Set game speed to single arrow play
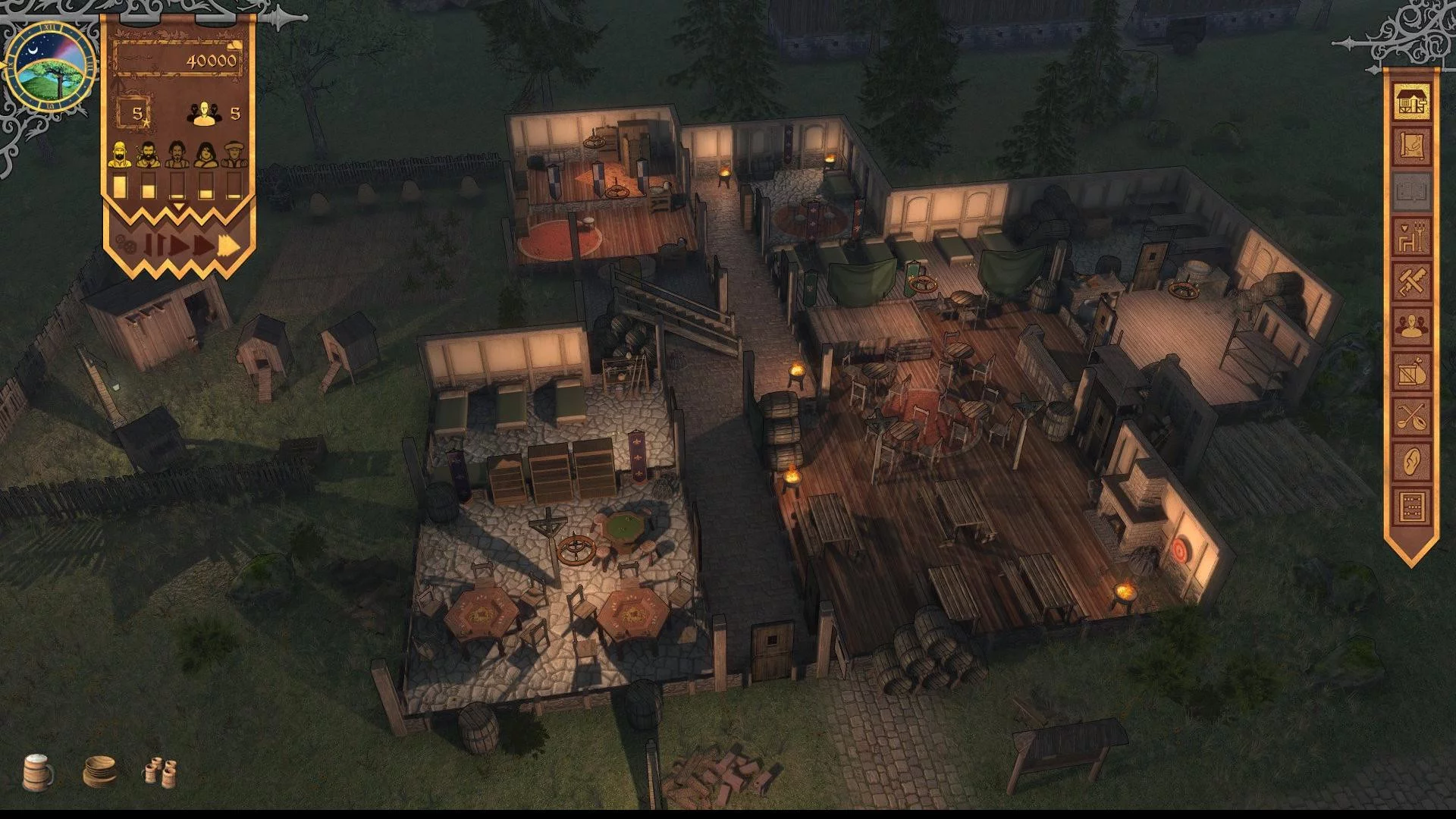The width and height of the screenshot is (1456, 819). (x=179, y=246)
